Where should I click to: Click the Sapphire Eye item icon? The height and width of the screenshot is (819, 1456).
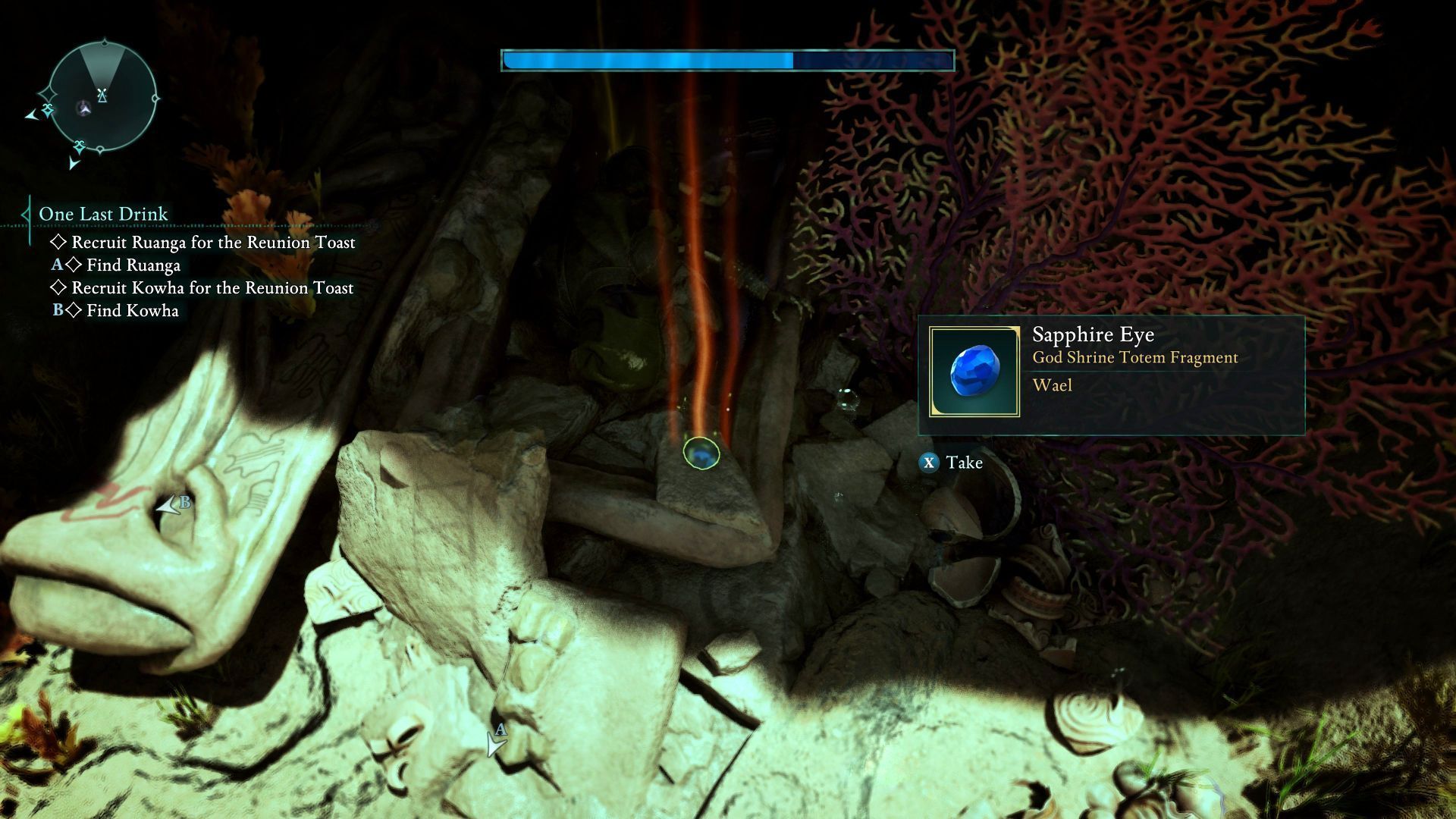click(974, 372)
